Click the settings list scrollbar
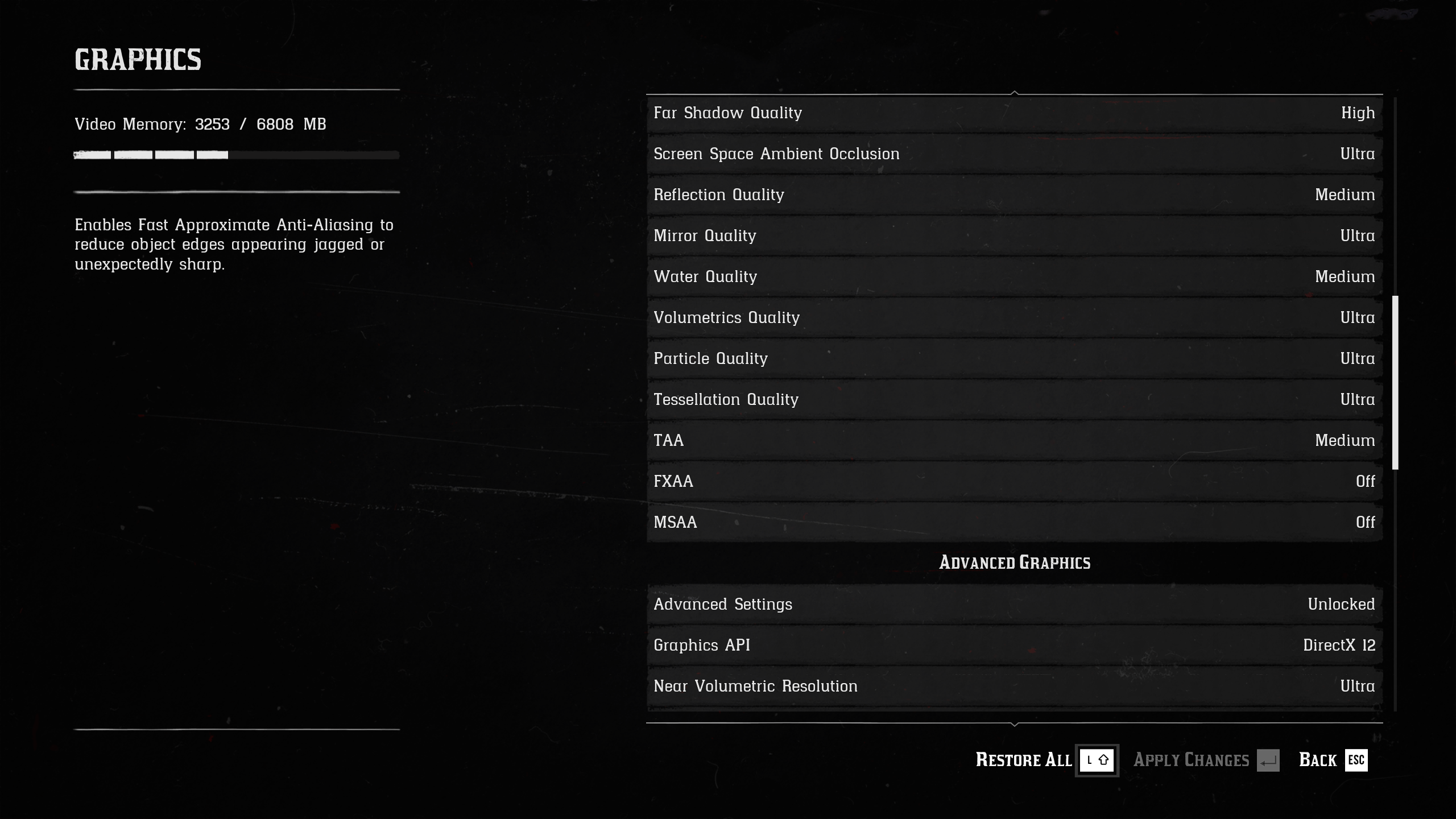This screenshot has width=1456, height=819. tap(1395, 382)
